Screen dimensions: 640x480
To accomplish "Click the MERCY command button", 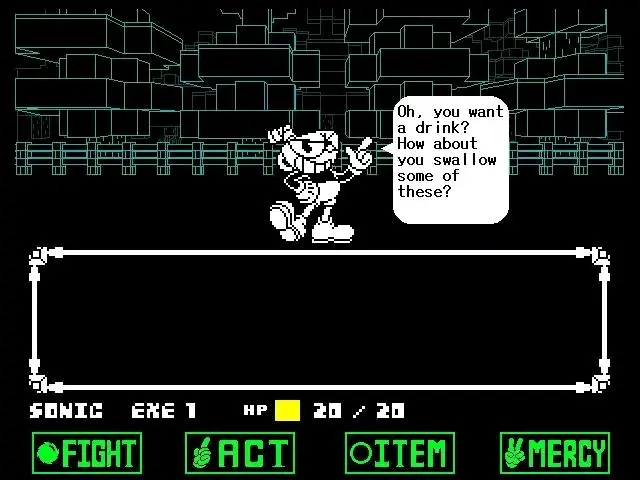I will [x=554, y=453].
